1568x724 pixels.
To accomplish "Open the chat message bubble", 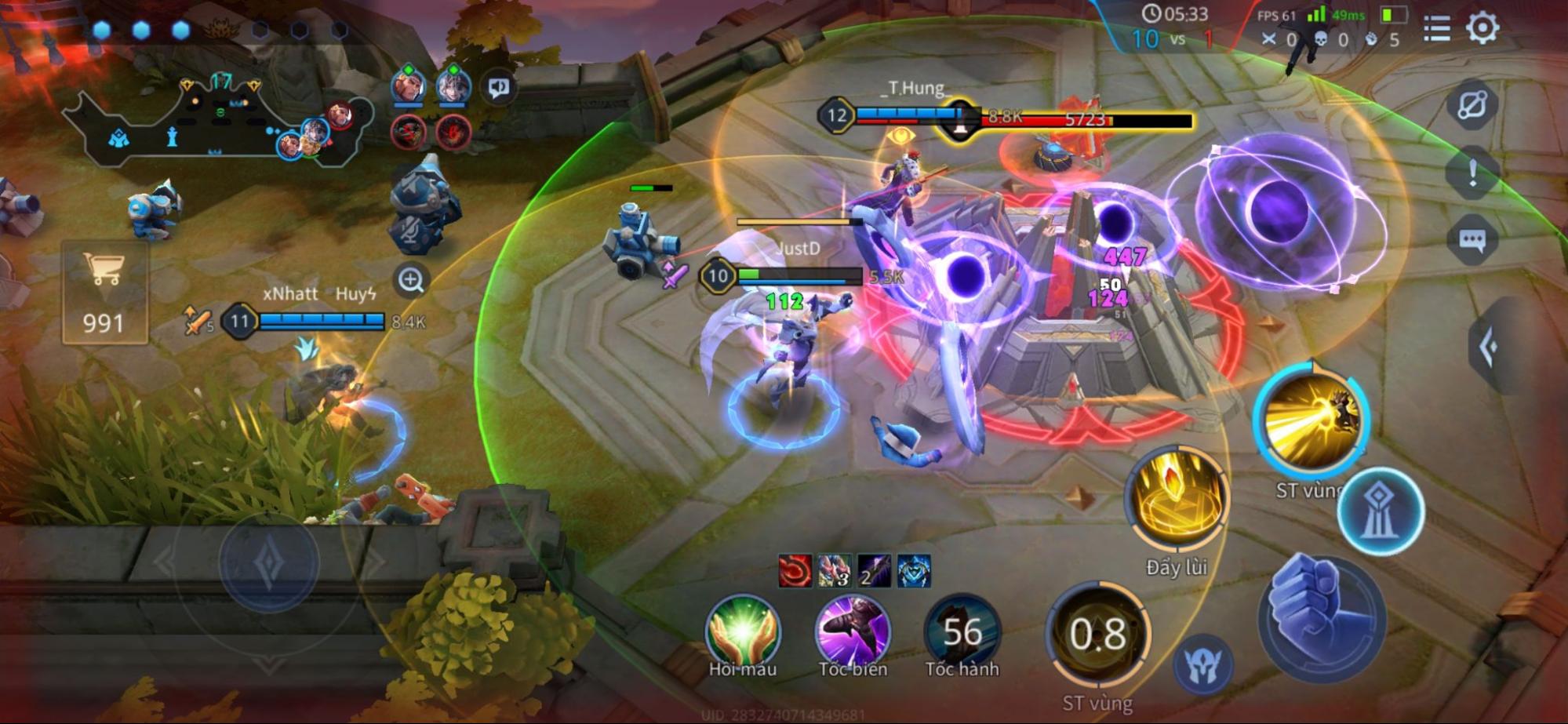I will (x=1472, y=240).
